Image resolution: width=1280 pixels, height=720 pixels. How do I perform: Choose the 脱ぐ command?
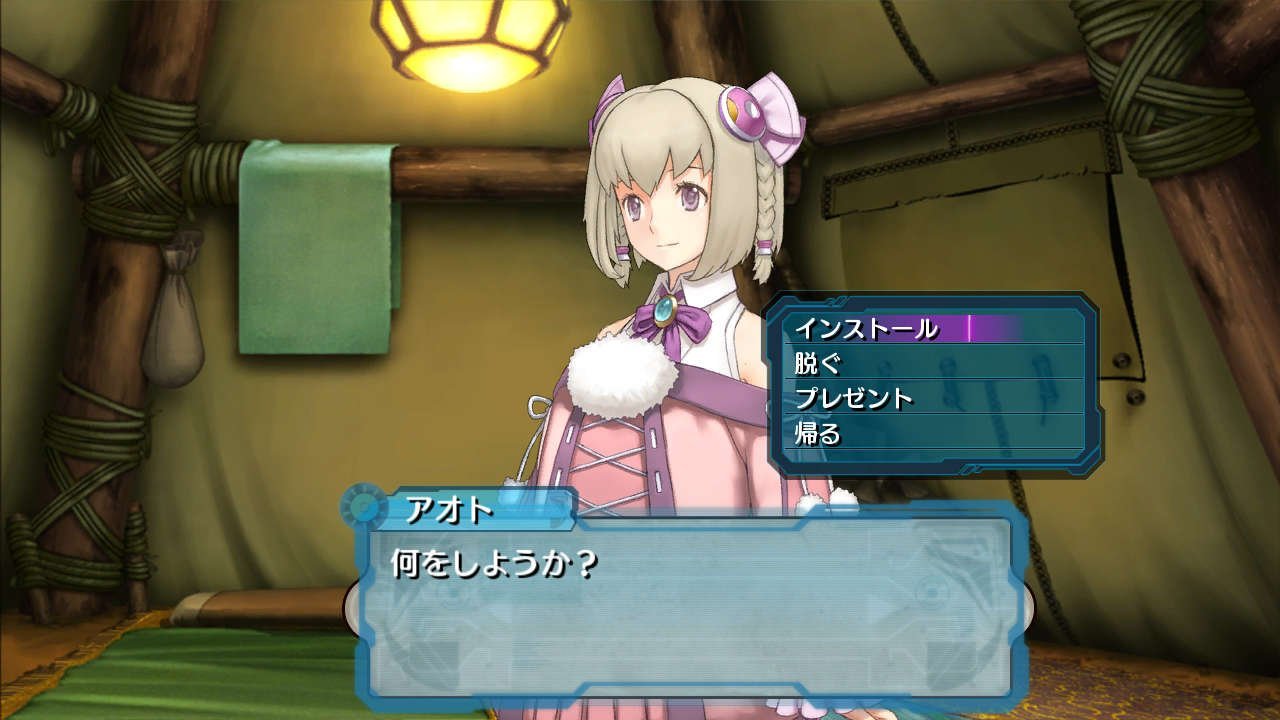(820, 363)
